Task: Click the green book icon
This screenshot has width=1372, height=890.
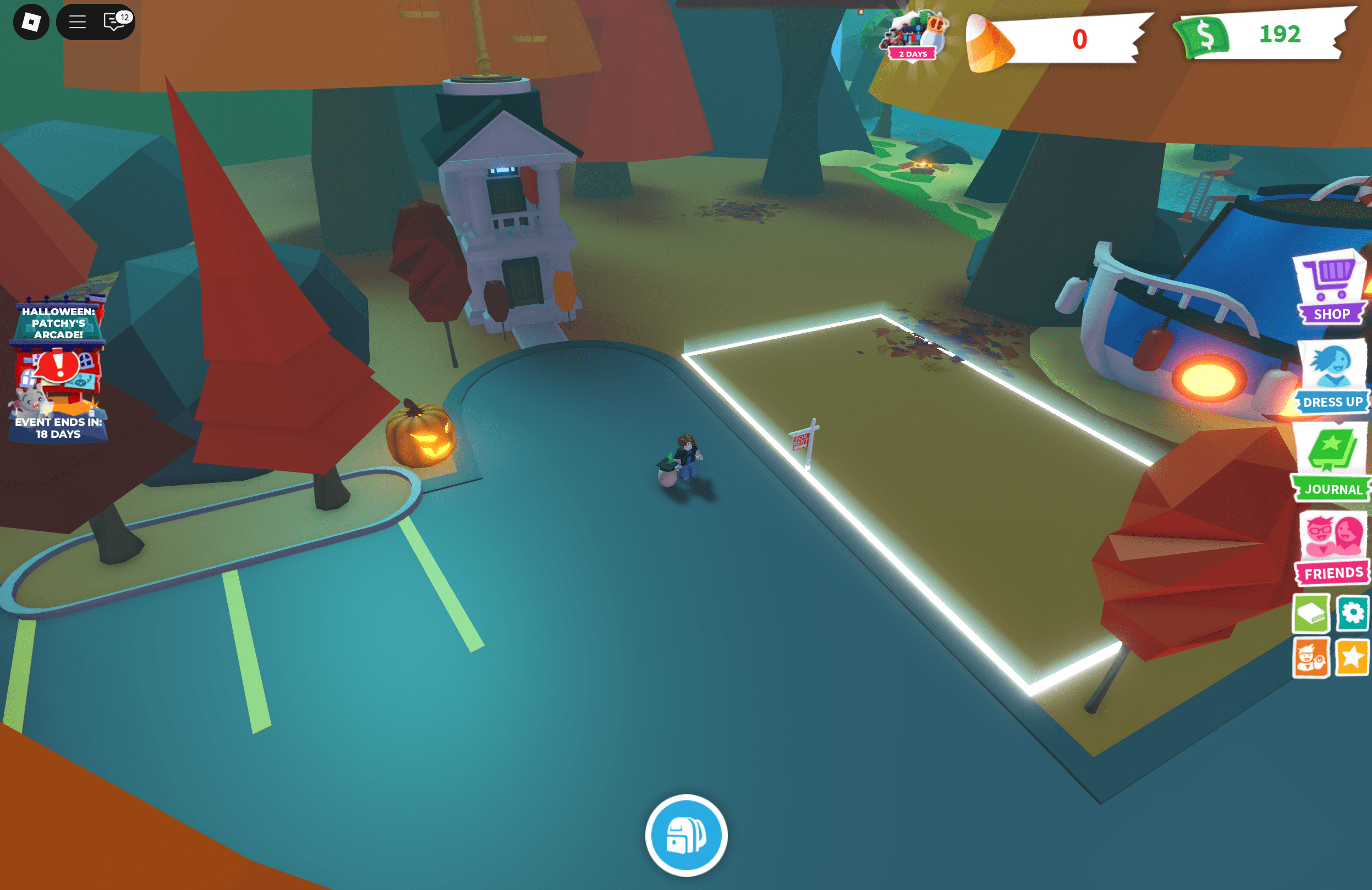Action: pyautogui.click(x=1311, y=613)
